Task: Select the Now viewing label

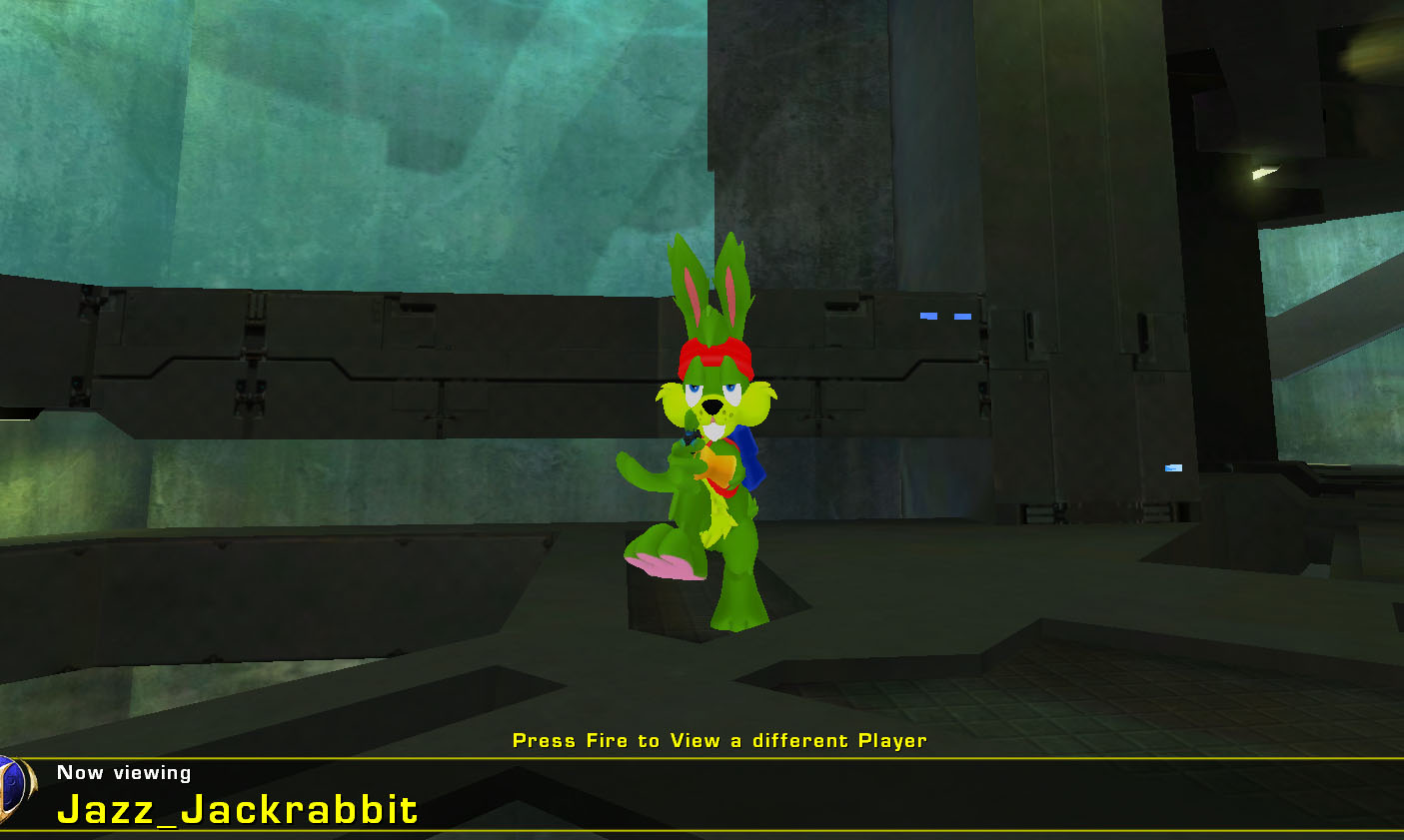Action: 123,772
